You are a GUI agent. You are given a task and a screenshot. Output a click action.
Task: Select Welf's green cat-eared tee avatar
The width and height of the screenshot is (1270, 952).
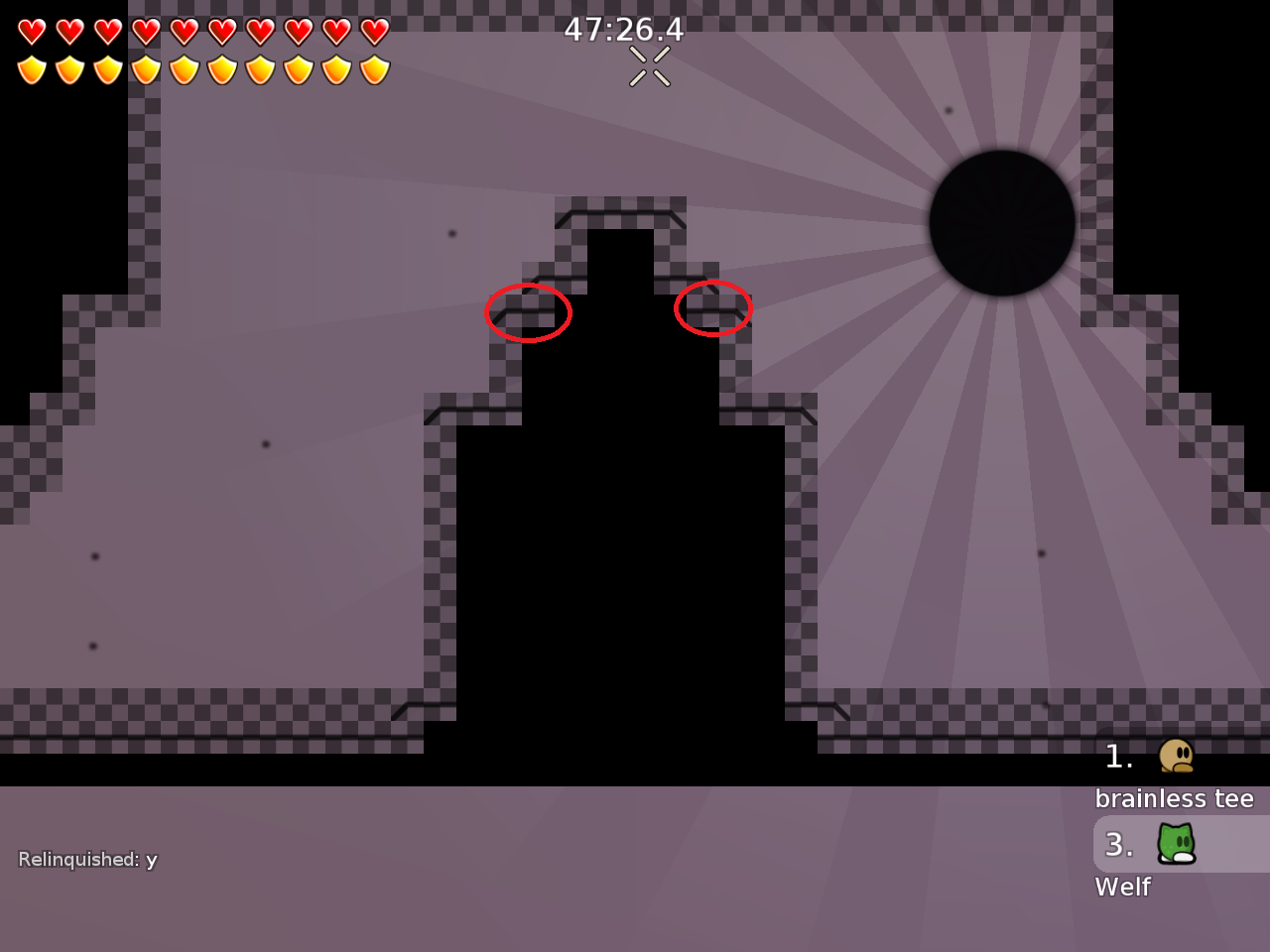click(1175, 845)
